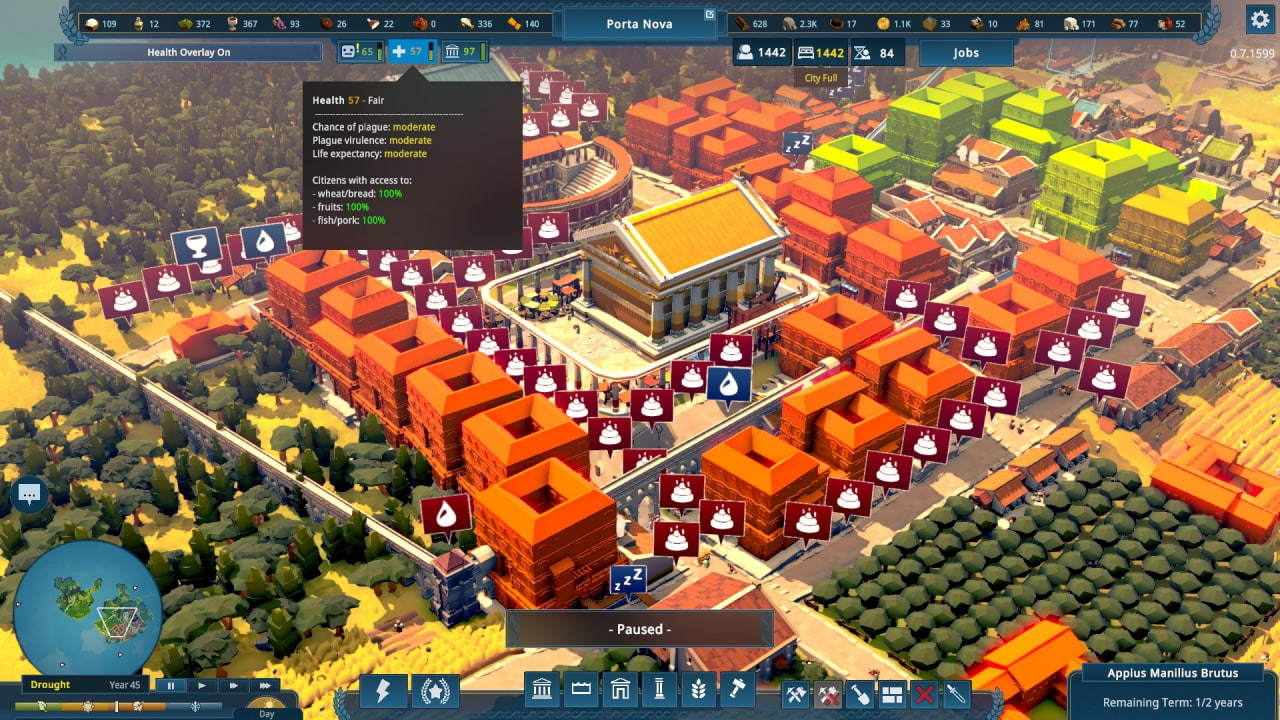
Task: Set game speed to normal play
Action: pyautogui.click(x=202, y=685)
